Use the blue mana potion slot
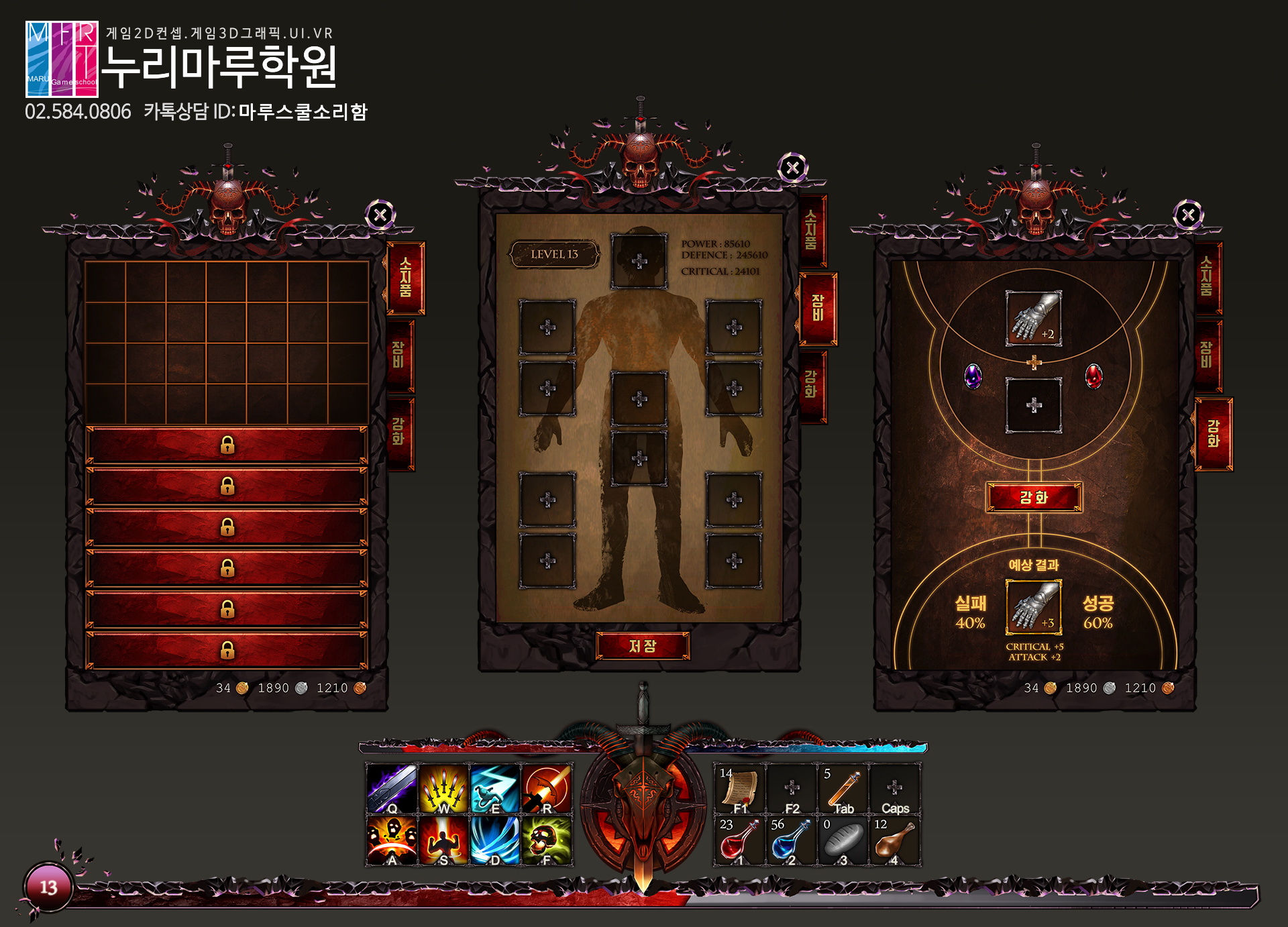This screenshot has height=927, width=1288. click(790, 841)
